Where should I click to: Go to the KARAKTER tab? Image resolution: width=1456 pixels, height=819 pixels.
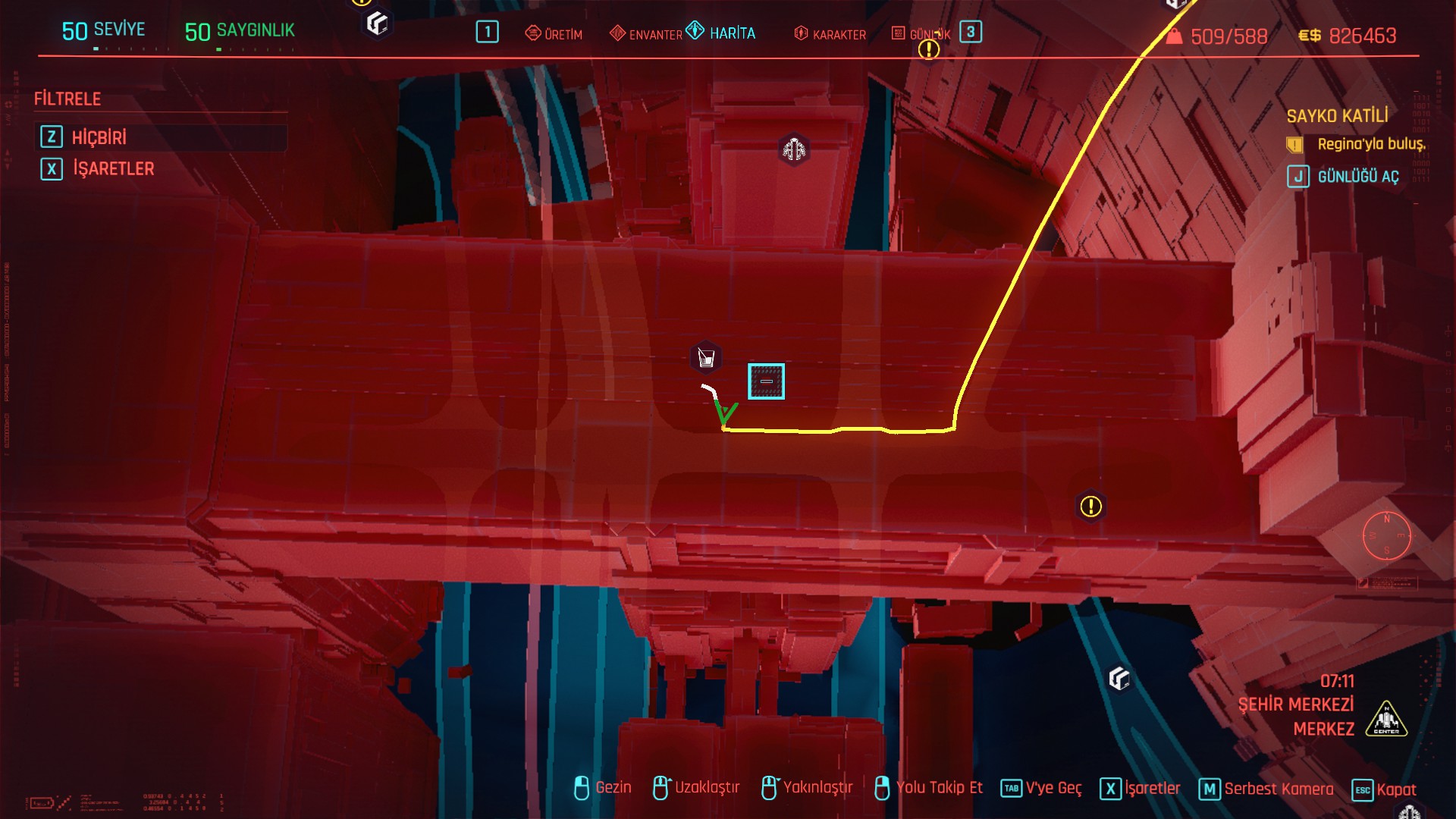click(x=830, y=34)
